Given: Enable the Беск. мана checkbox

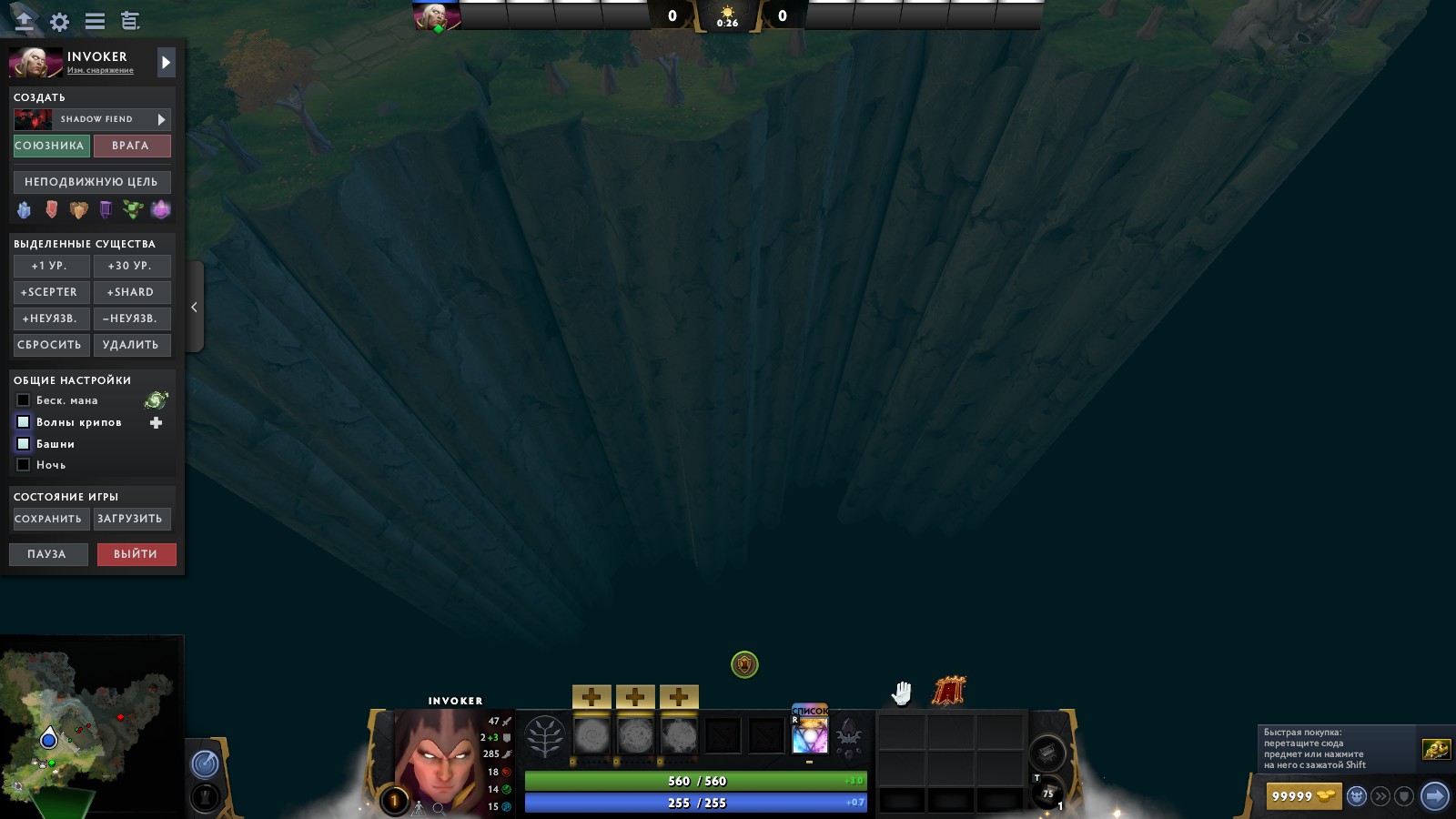Looking at the screenshot, I should [23, 399].
